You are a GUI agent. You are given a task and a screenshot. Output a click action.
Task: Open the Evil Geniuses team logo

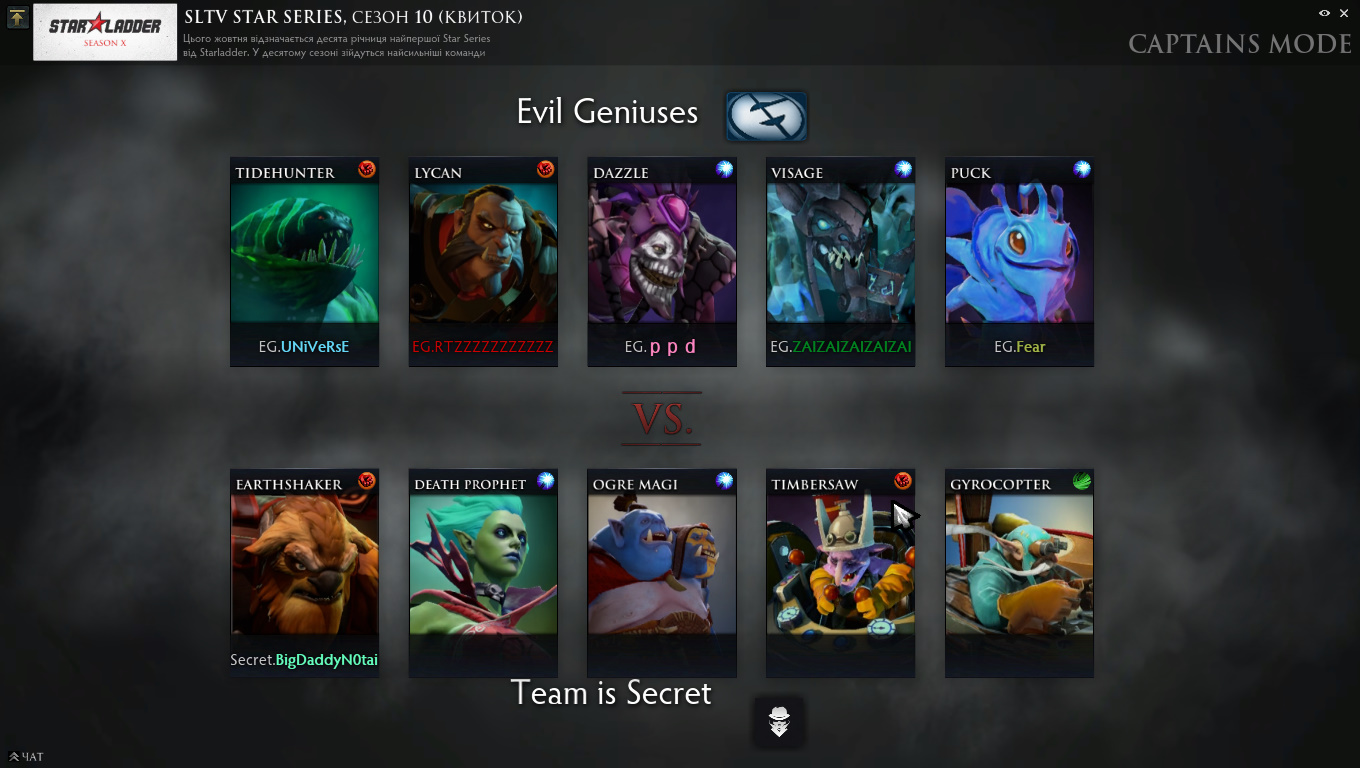click(x=766, y=116)
